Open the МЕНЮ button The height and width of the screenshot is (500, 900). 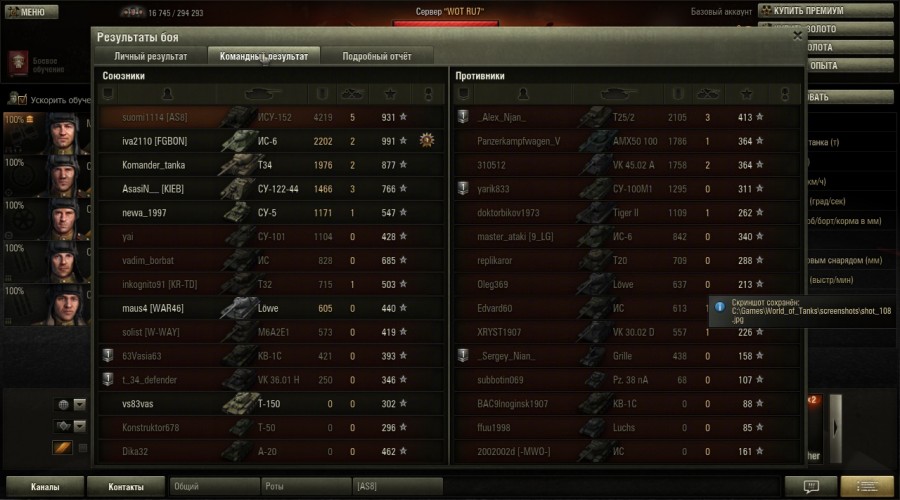26,12
